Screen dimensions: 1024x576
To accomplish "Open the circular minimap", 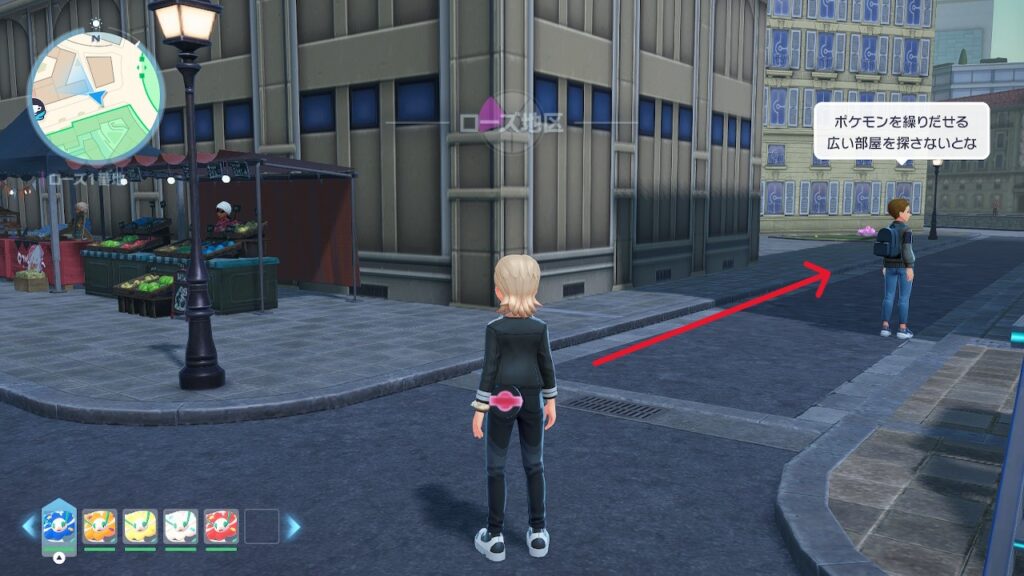I will click(x=96, y=96).
